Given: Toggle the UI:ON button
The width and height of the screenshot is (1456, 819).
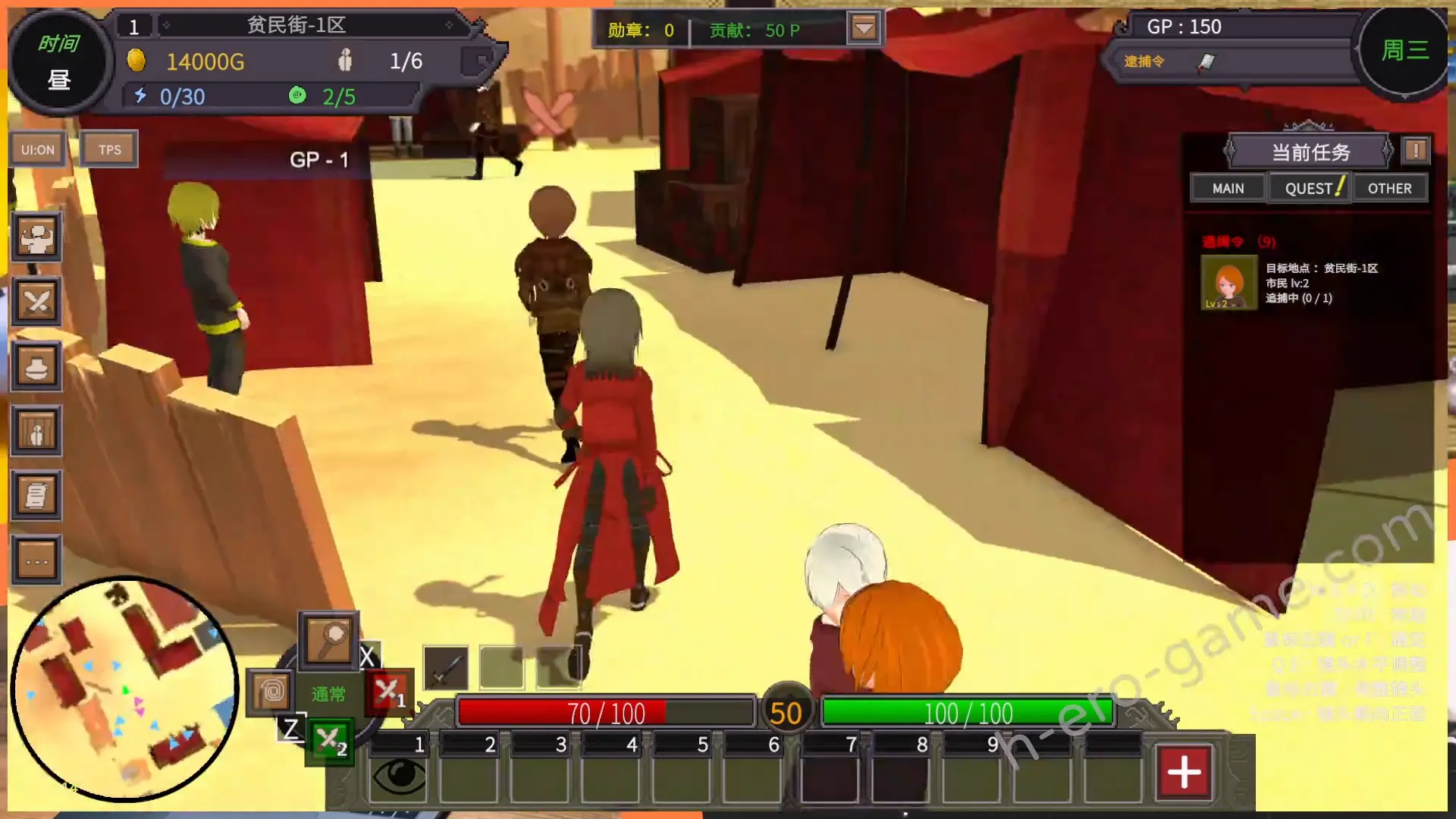Looking at the screenshot, I should [37, 149].
